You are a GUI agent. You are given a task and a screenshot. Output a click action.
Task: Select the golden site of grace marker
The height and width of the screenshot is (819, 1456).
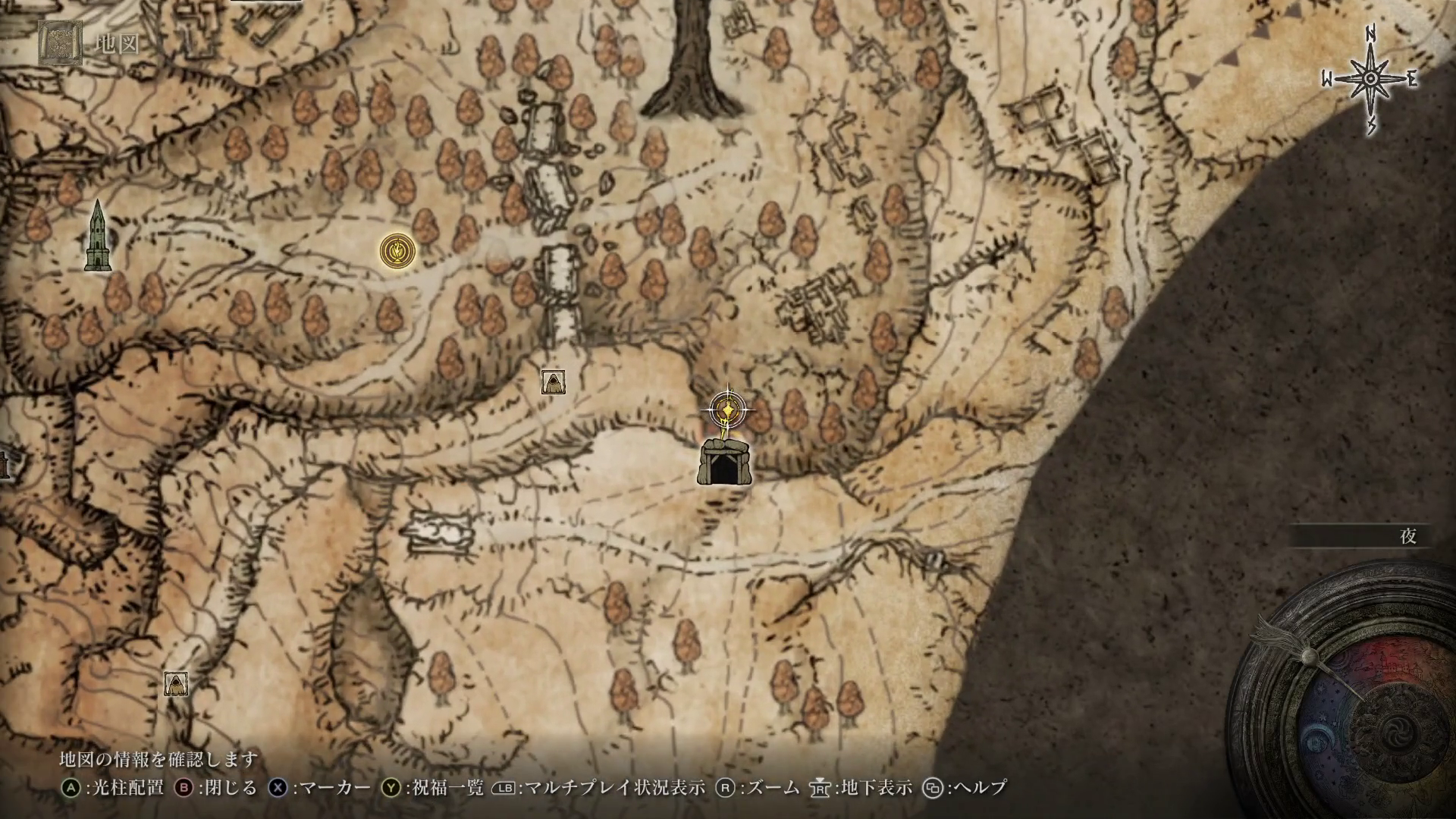tap(397, 250)
